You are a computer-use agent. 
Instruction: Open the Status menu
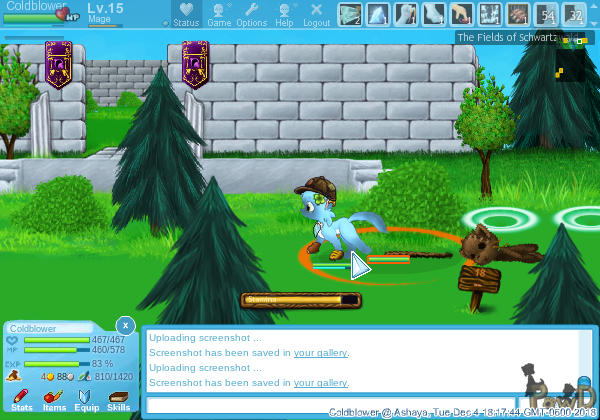pos(186,14)
